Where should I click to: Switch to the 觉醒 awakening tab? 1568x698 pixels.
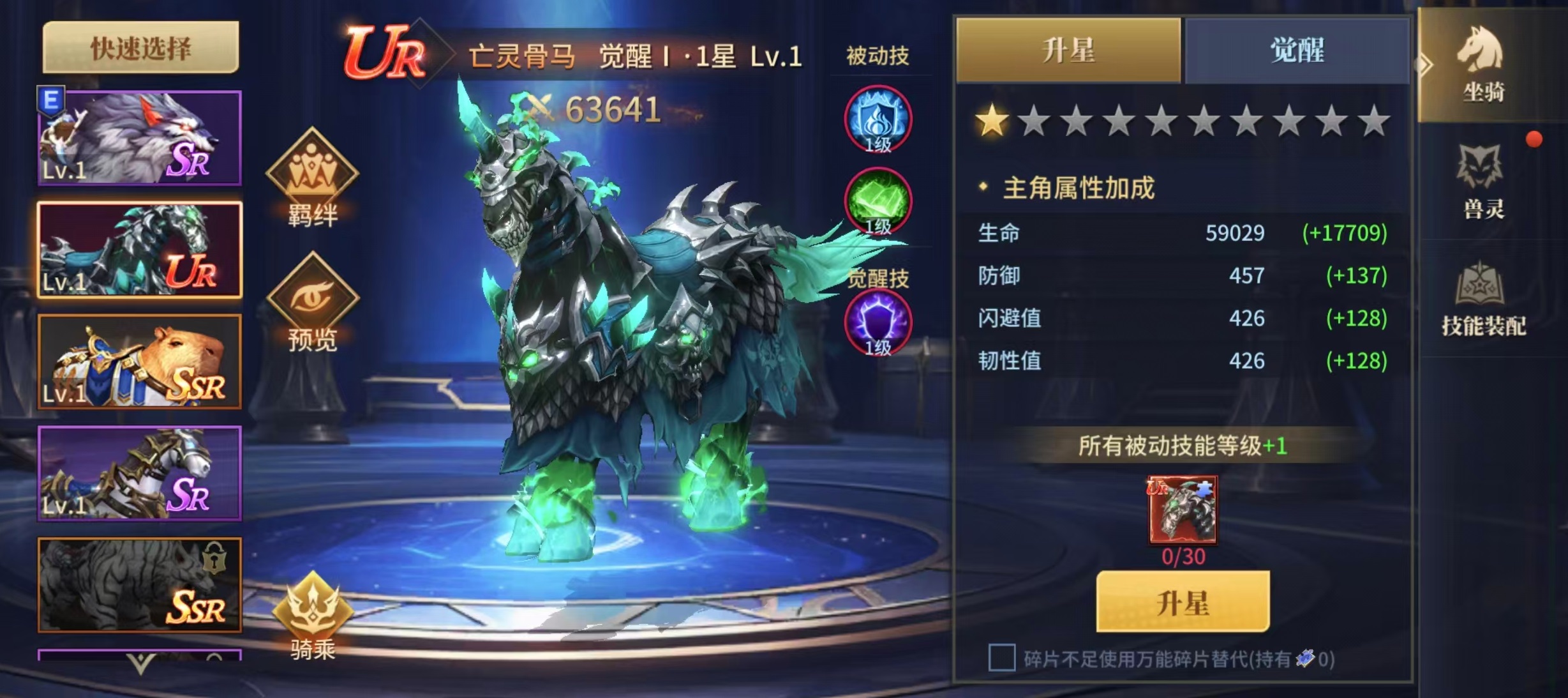point(1297,50)
